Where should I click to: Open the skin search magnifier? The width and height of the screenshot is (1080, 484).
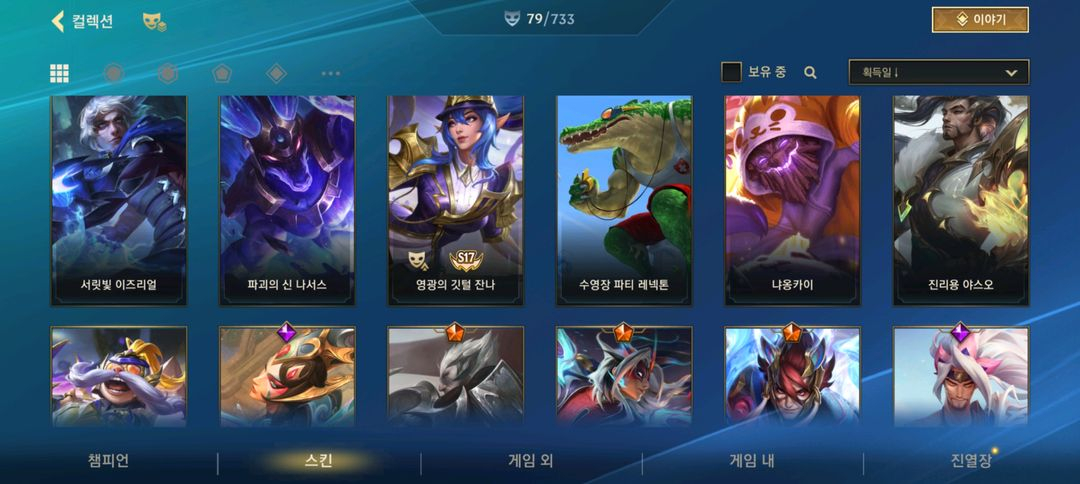[x=810, y=72]
